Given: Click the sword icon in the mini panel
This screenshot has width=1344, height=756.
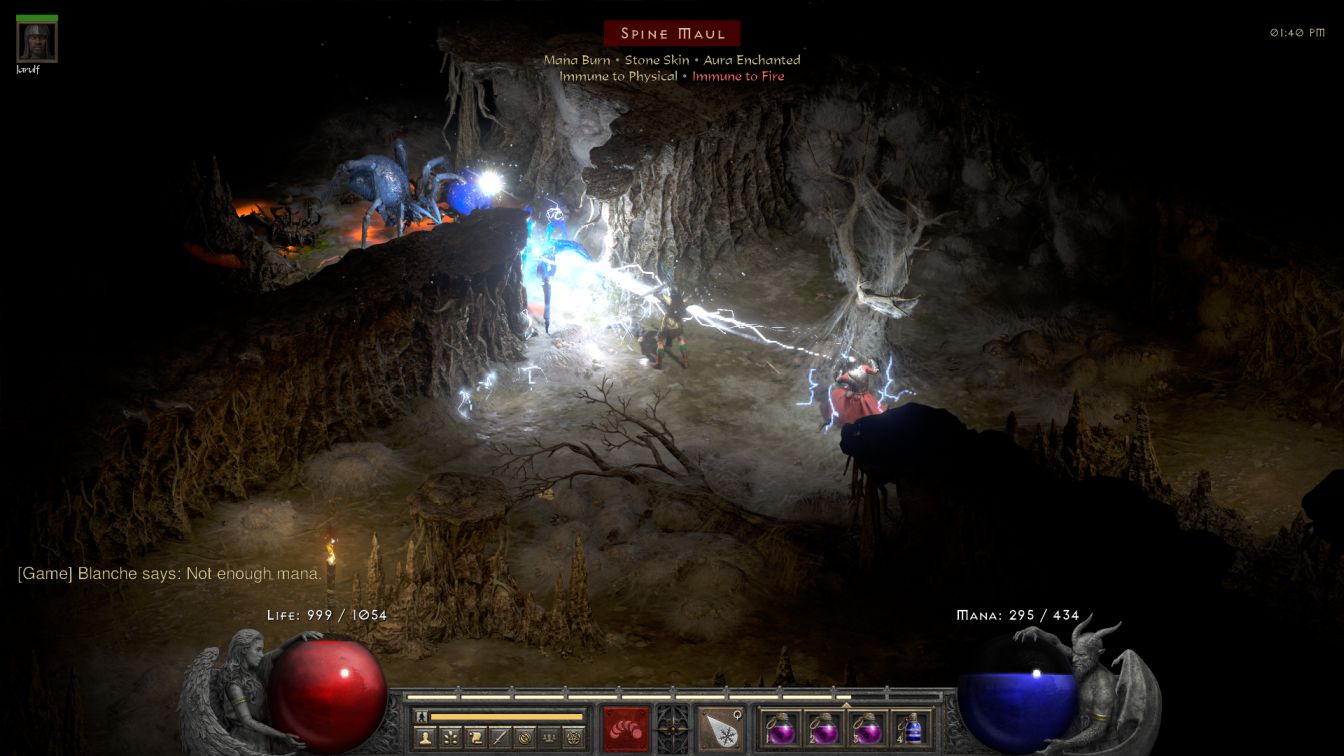Looking at the screenshot, I should (x=500, y=737).
